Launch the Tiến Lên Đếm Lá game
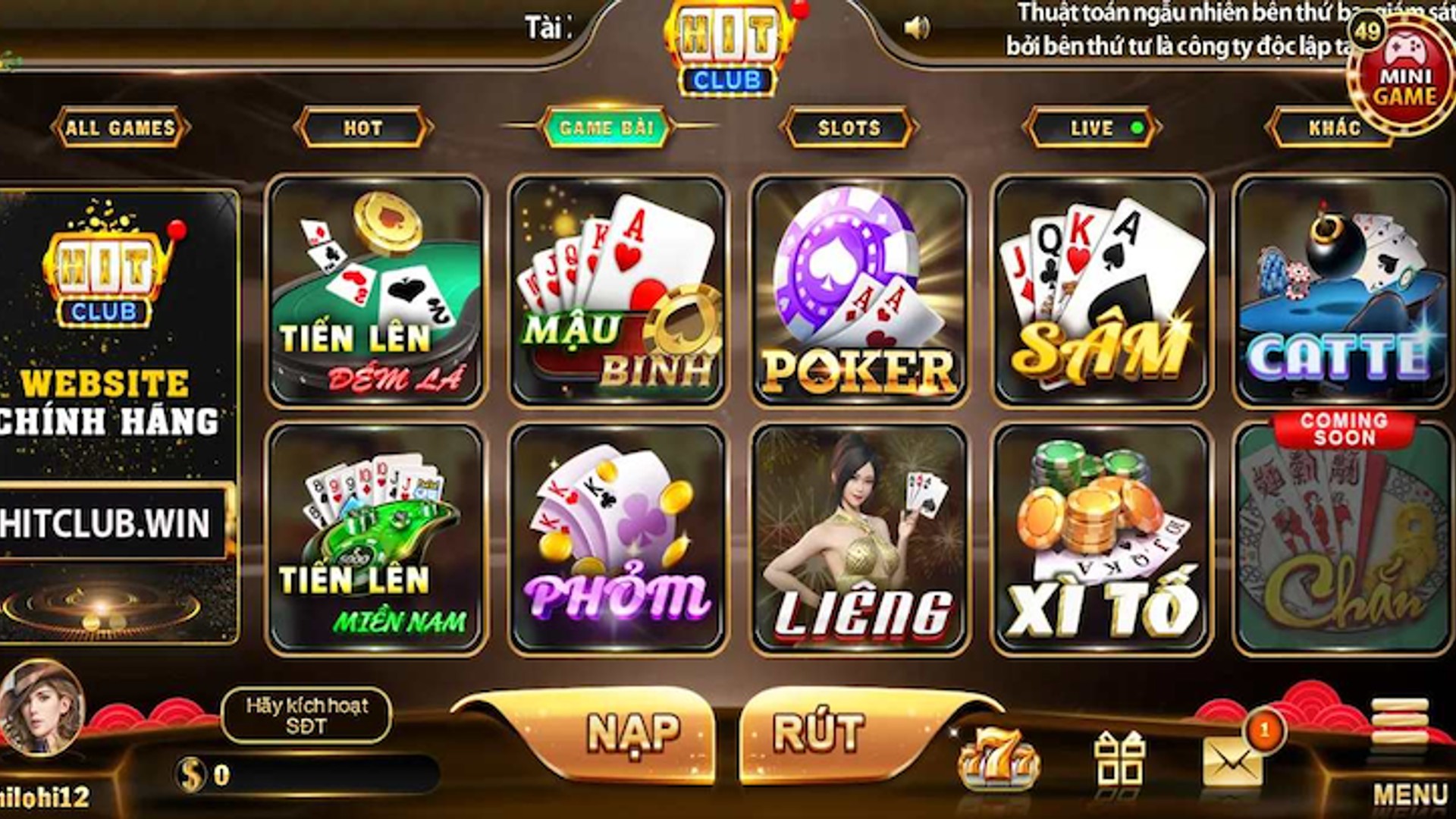Screen dimensions: 1456x819 point(376,292)
